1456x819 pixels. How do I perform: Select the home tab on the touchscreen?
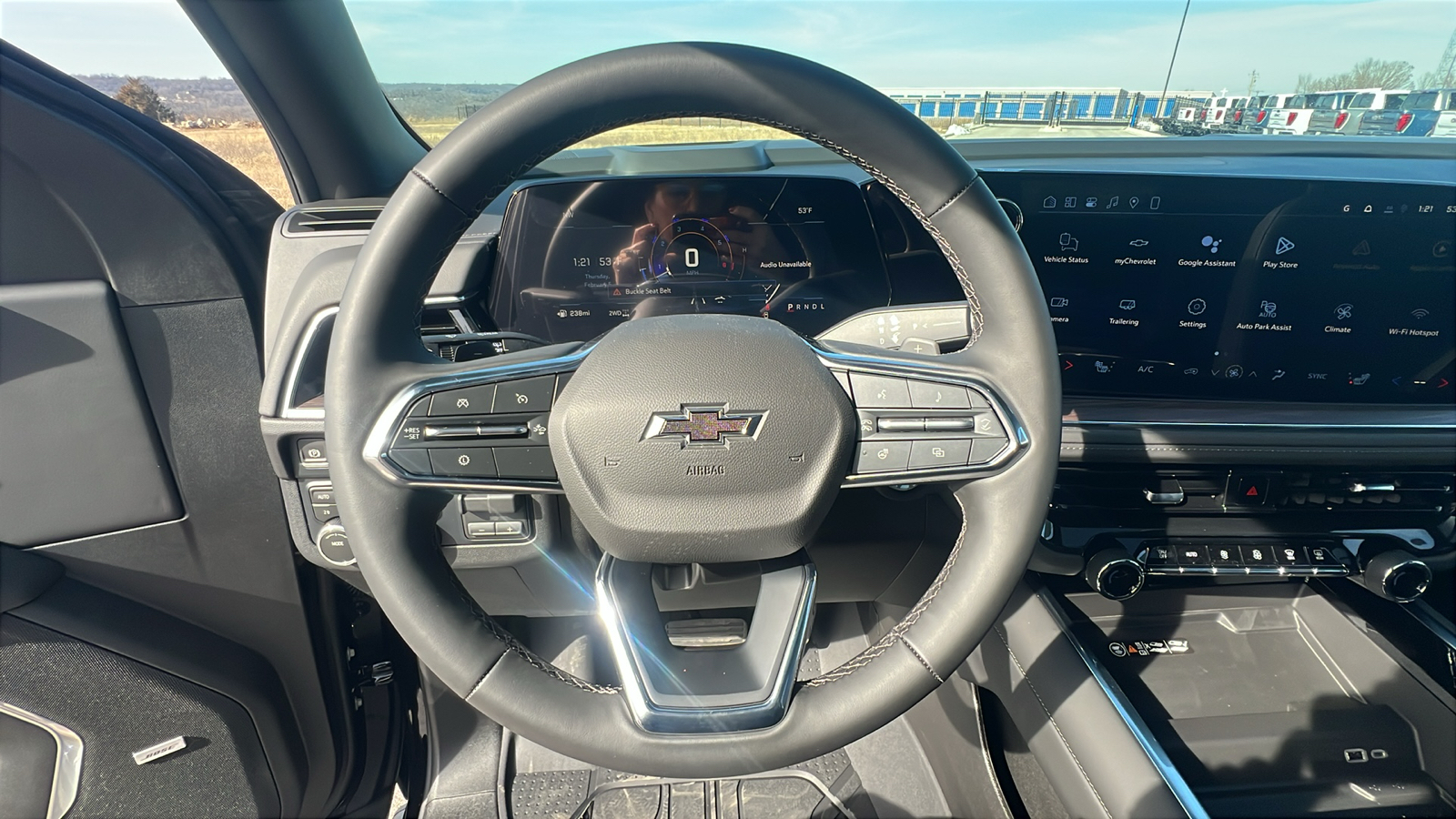[1051, 202]
